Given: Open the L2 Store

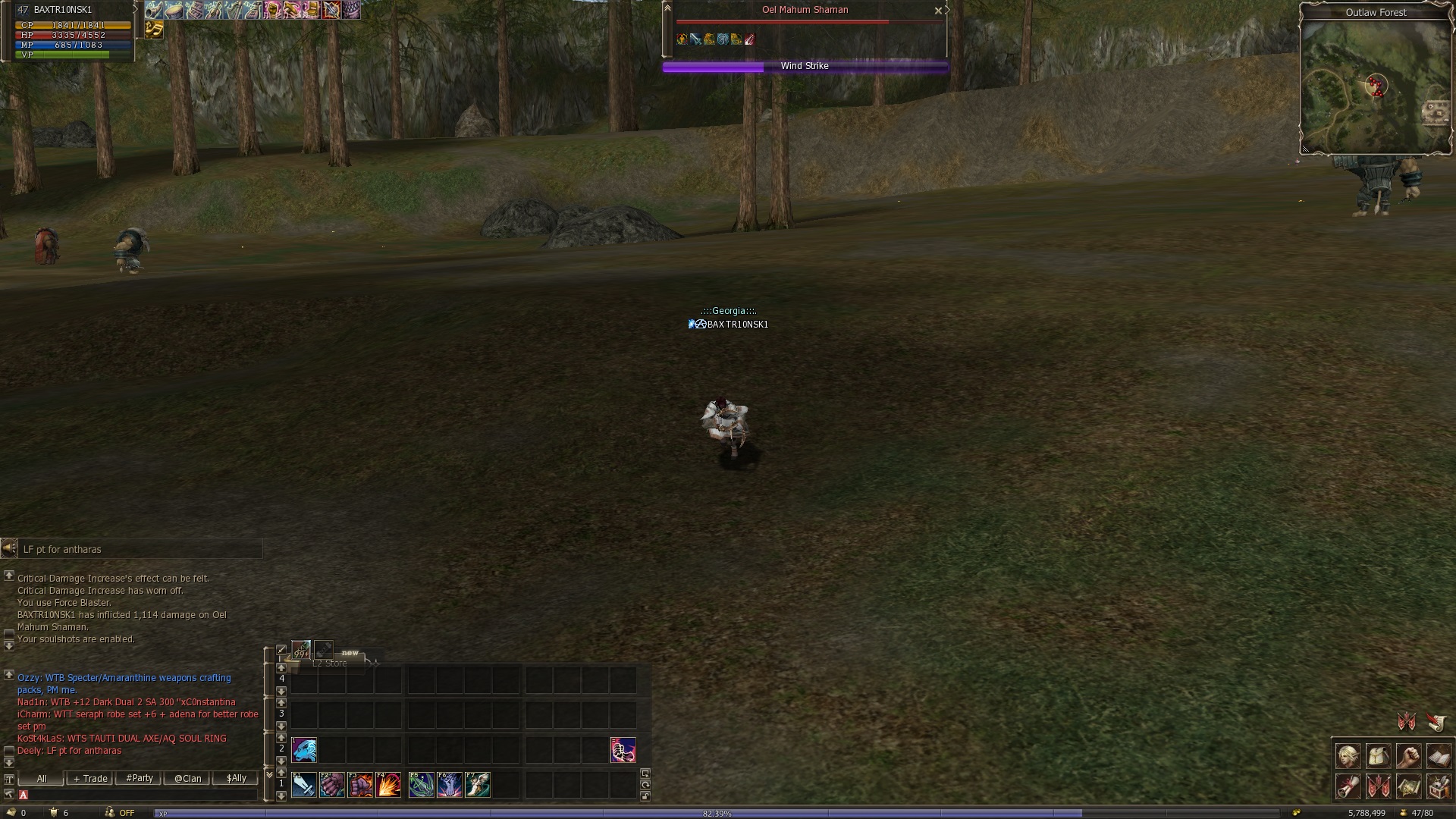Looking at the screenshot, I should (330, 663).
